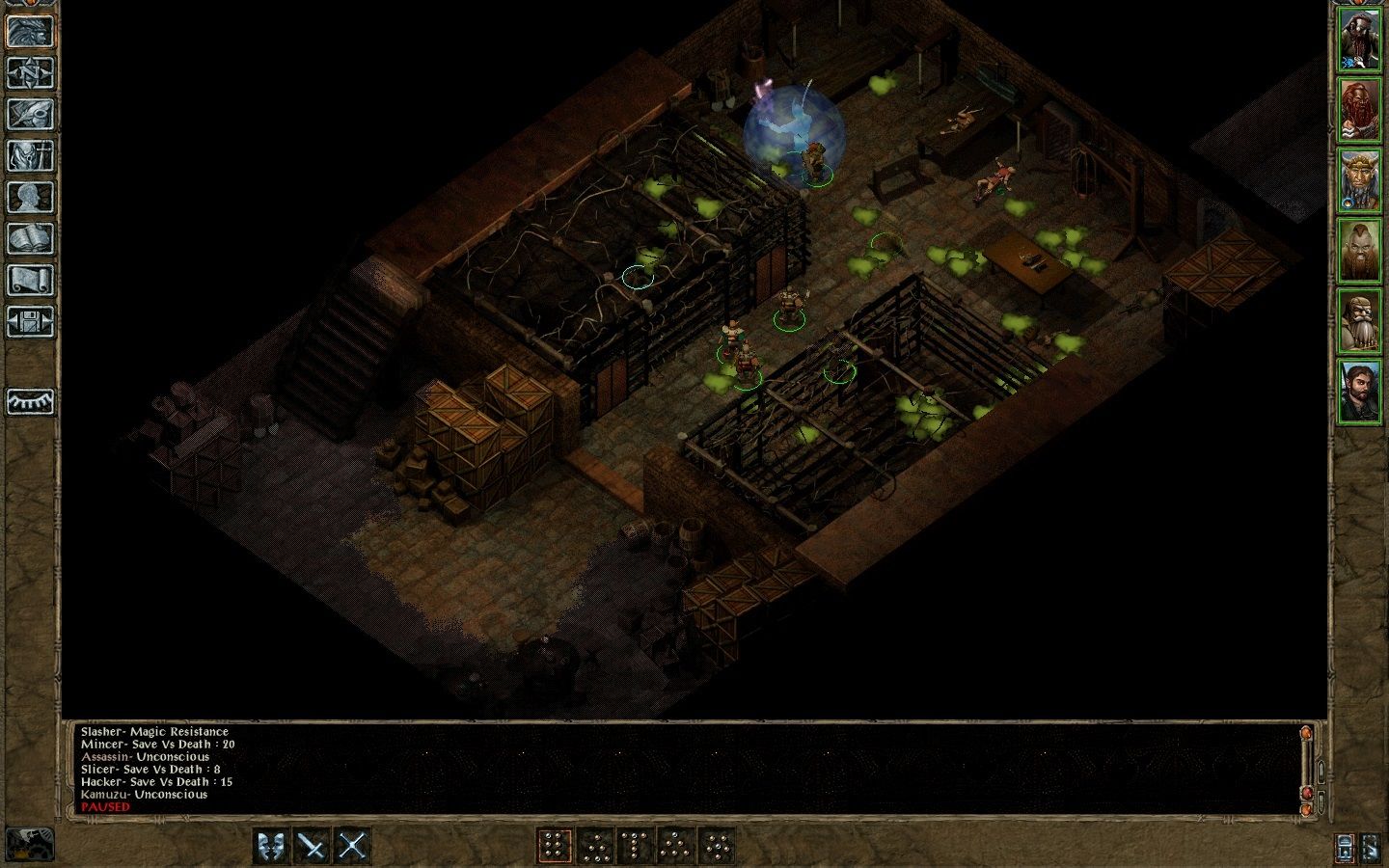1389x868 pixels.
Task: Open the character record bust button
Action: 30,197
